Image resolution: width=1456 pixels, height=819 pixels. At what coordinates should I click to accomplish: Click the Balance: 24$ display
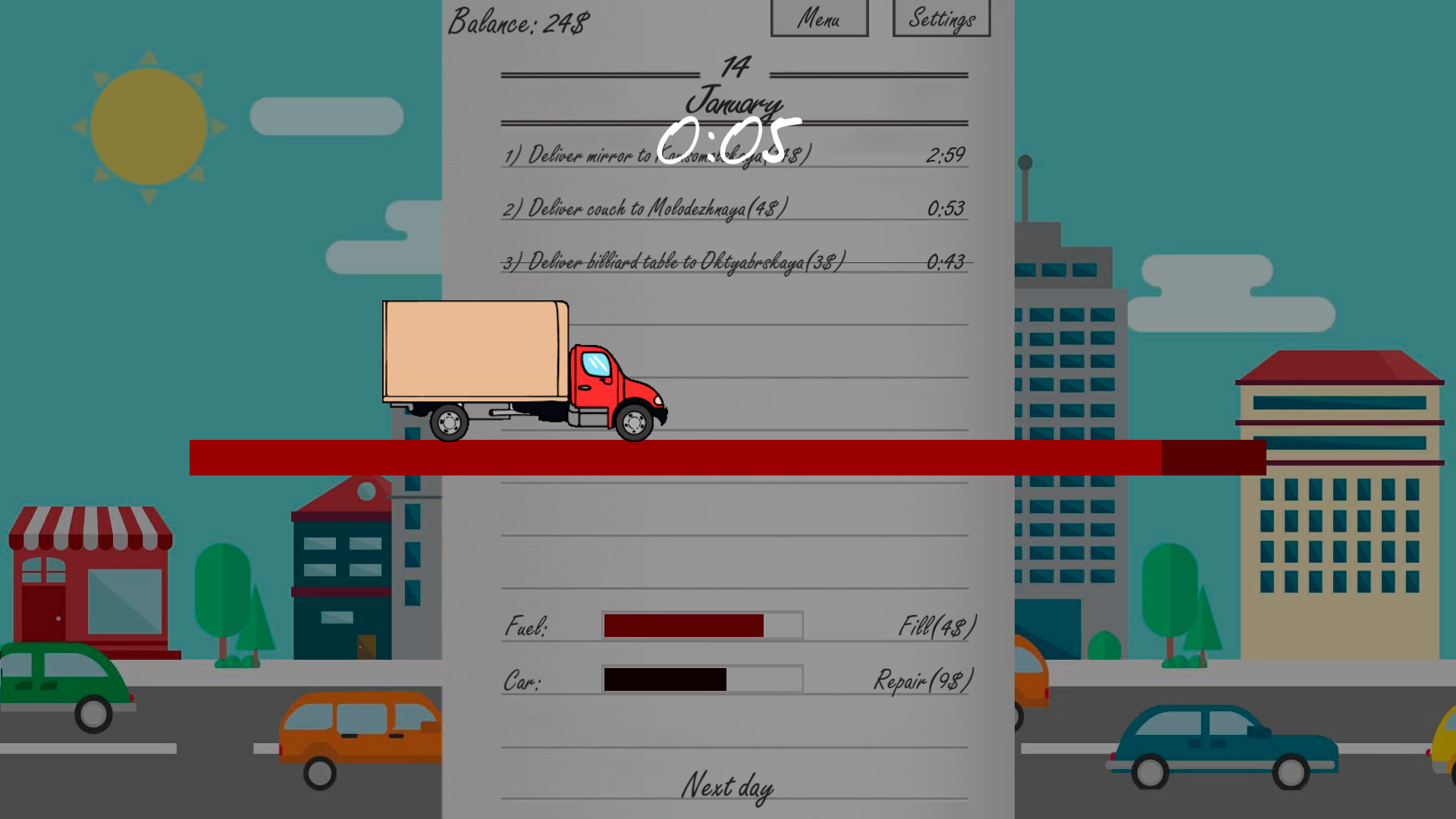519,20
